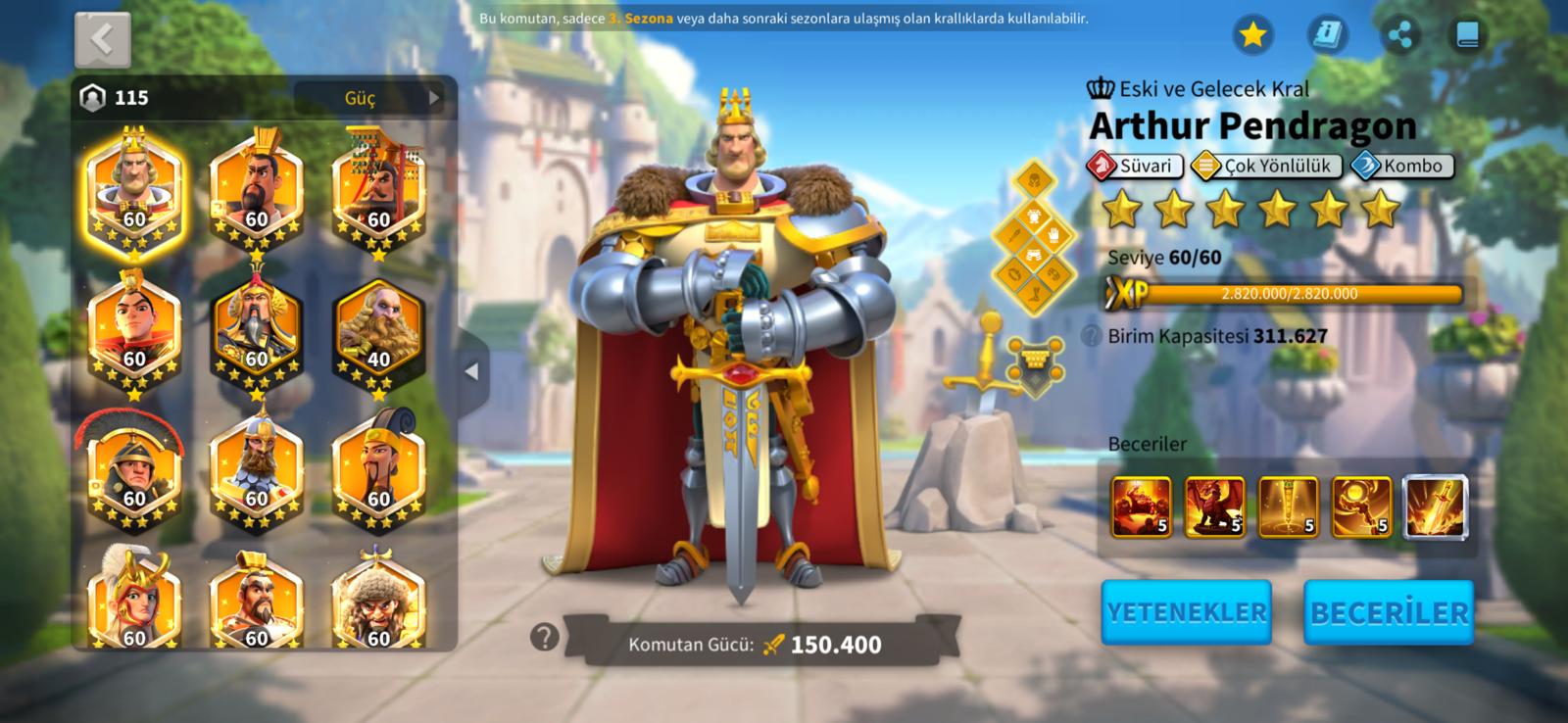Viewport: 1568px width, 723px height.
Task: View the first red charge skill icon
Action: click(1141, 506)
